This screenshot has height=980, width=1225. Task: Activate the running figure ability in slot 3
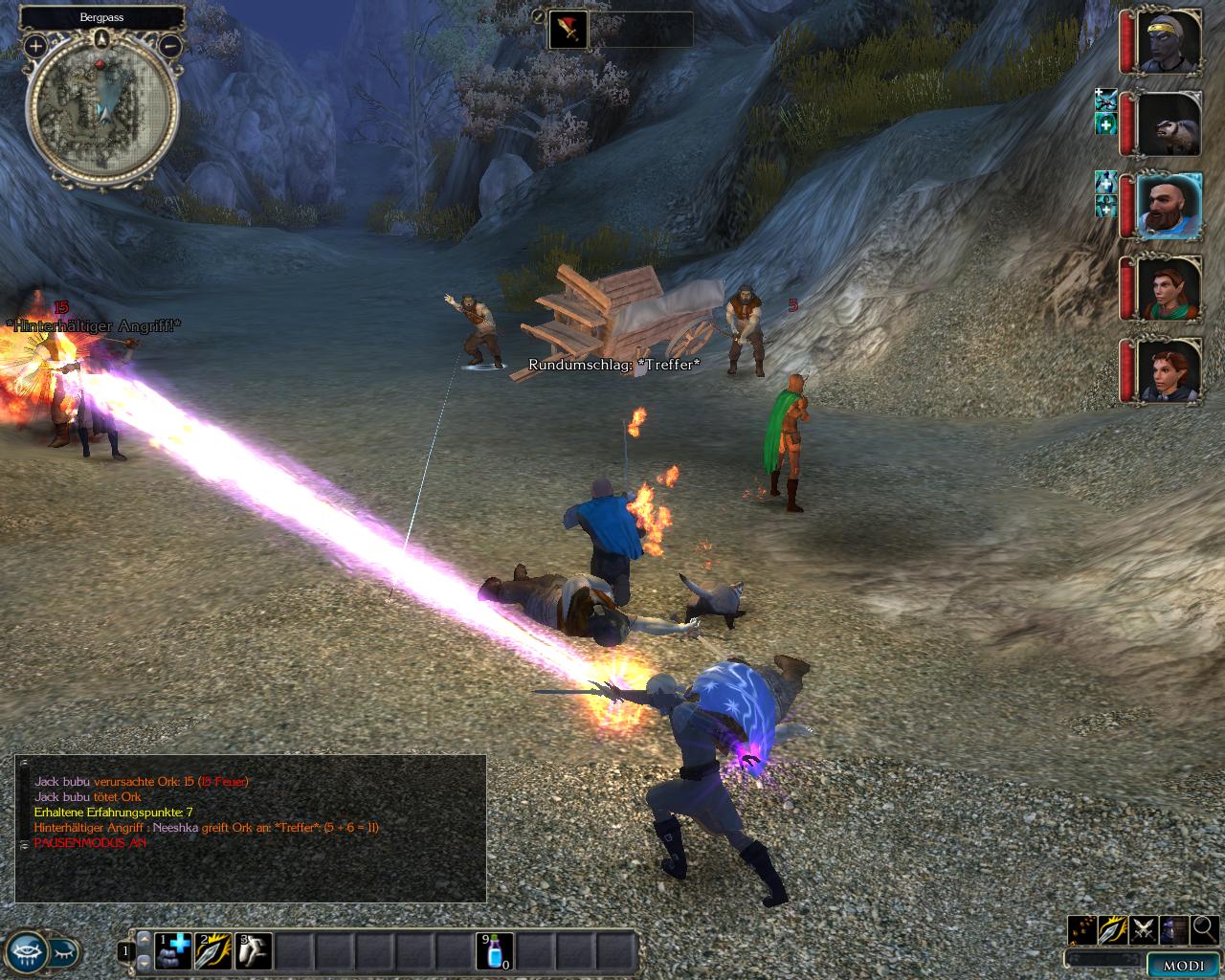point(254,951)
